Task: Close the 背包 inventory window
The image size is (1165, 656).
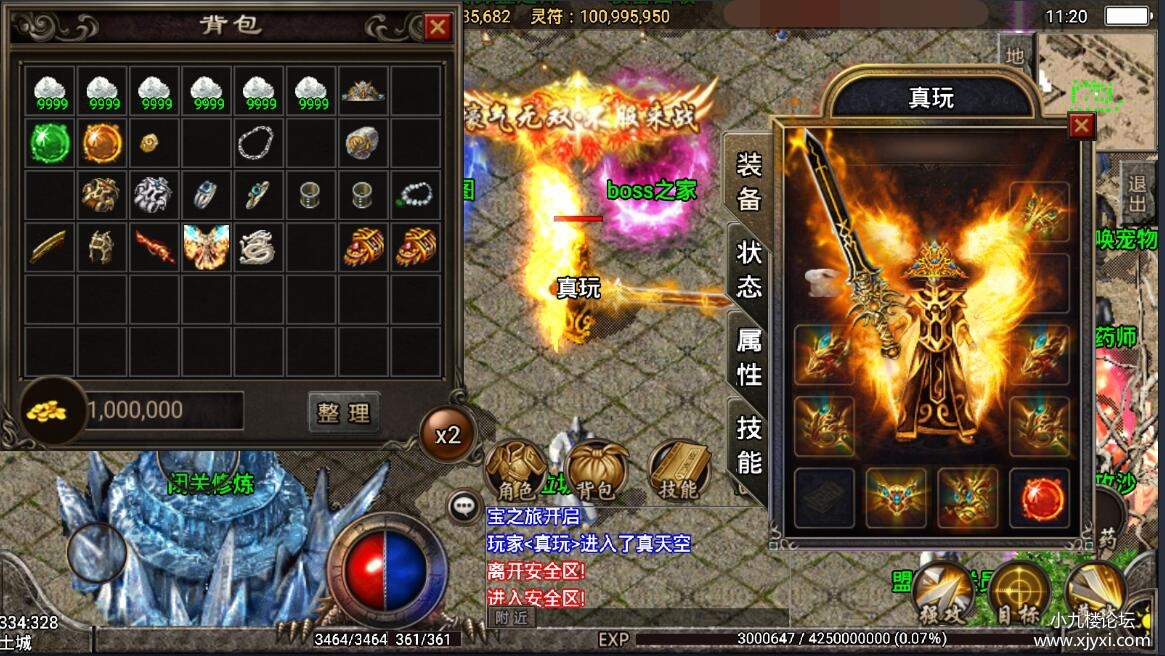Action: [437, 27]
